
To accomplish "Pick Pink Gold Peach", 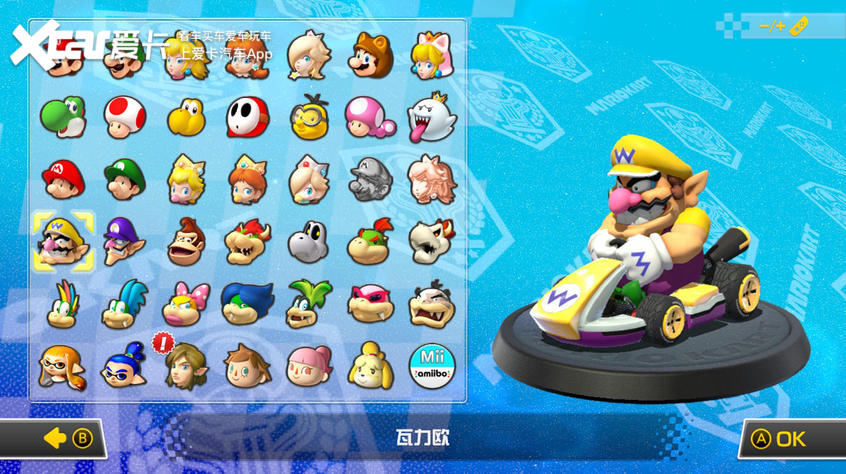I will (x=432, y=180).
